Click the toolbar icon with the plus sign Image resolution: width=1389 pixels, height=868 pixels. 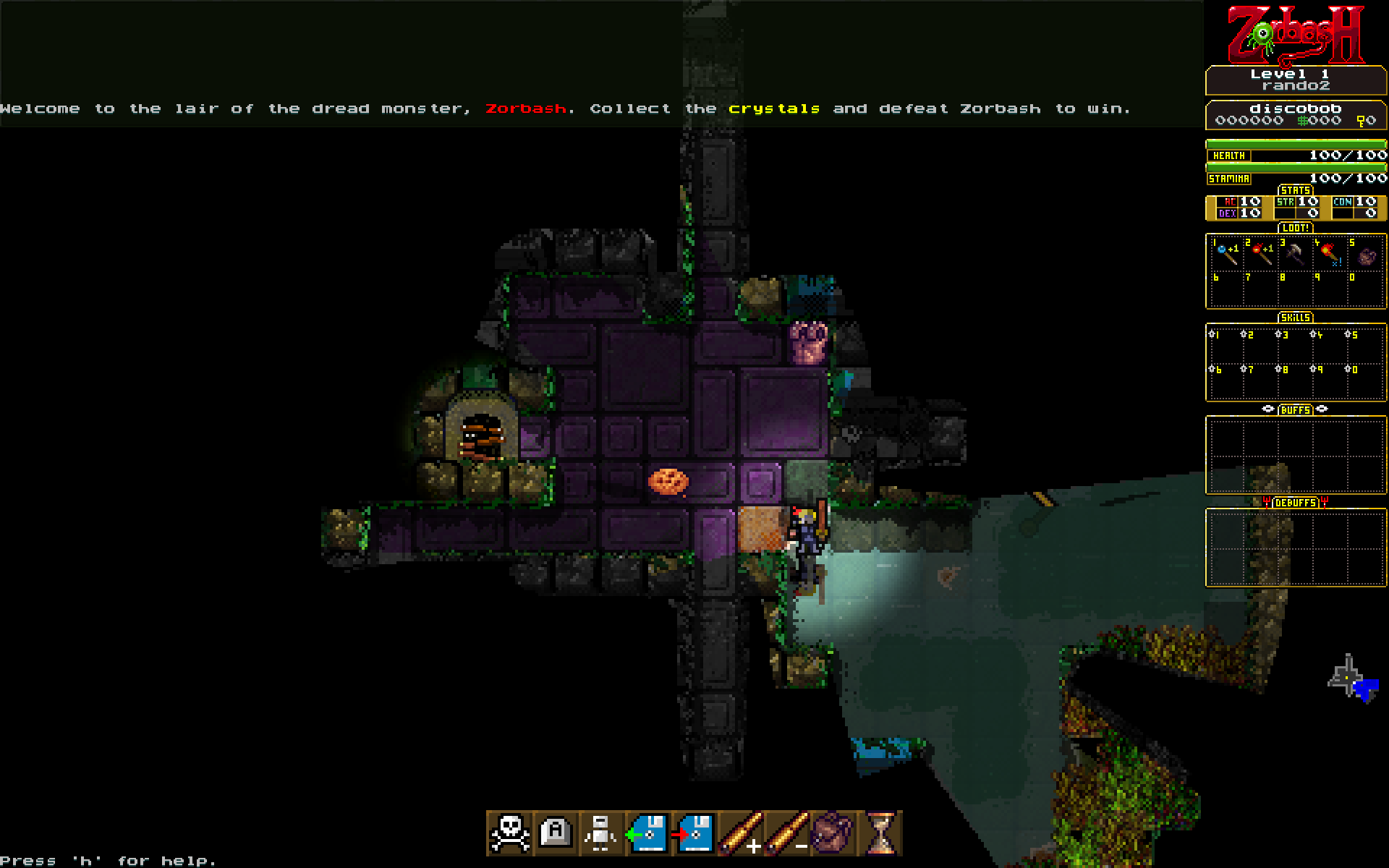coord(741,833)
